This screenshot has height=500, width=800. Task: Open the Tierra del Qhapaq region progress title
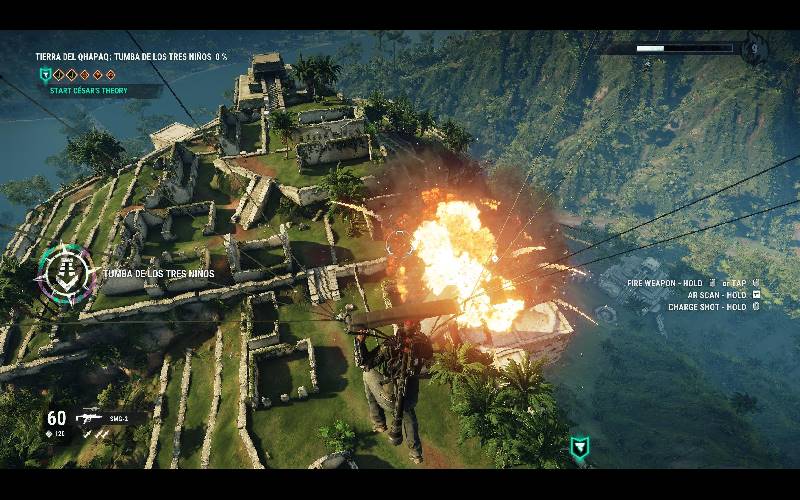tap(130, 57)
